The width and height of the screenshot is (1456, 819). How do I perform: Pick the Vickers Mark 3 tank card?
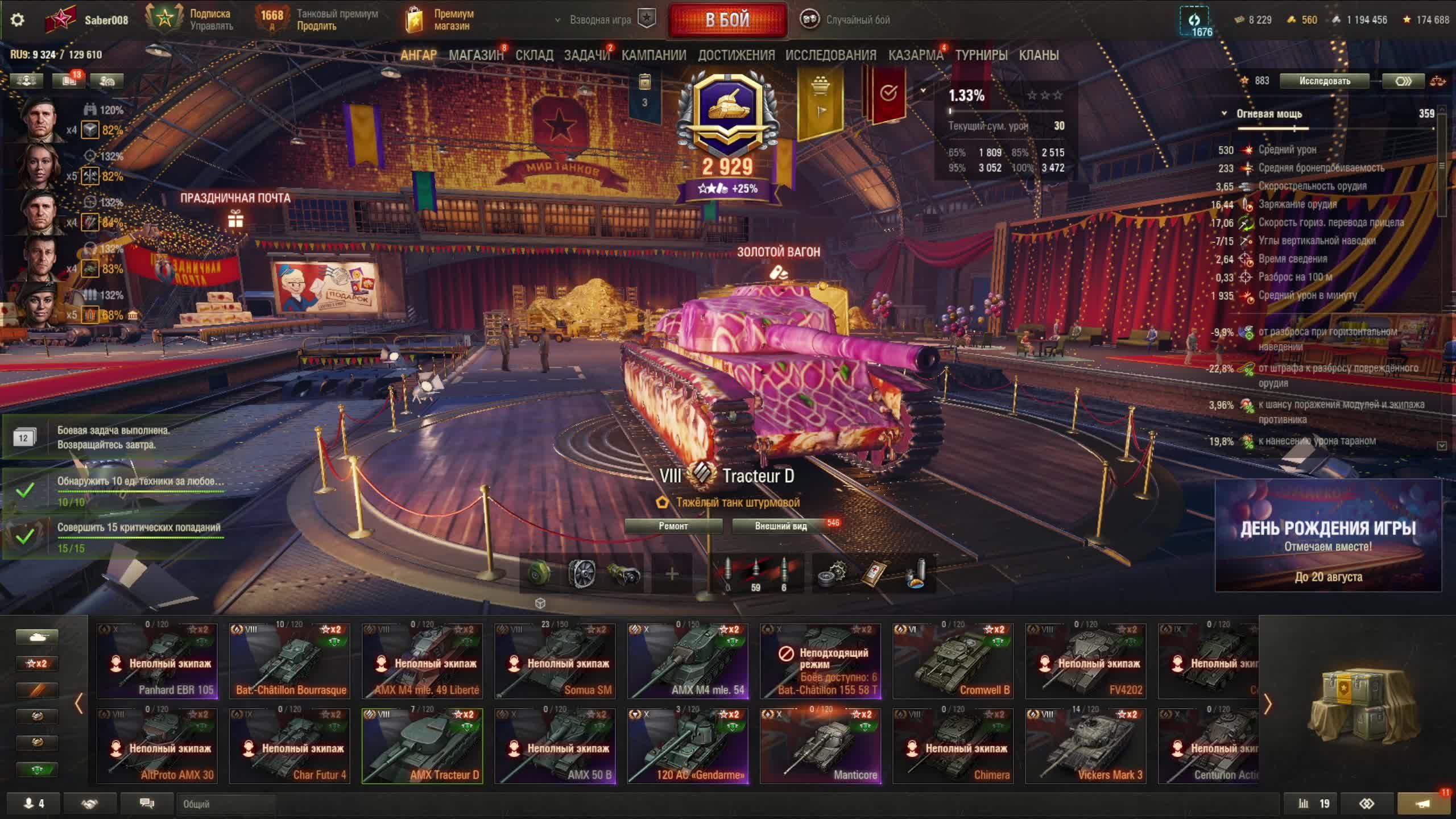1085,746
